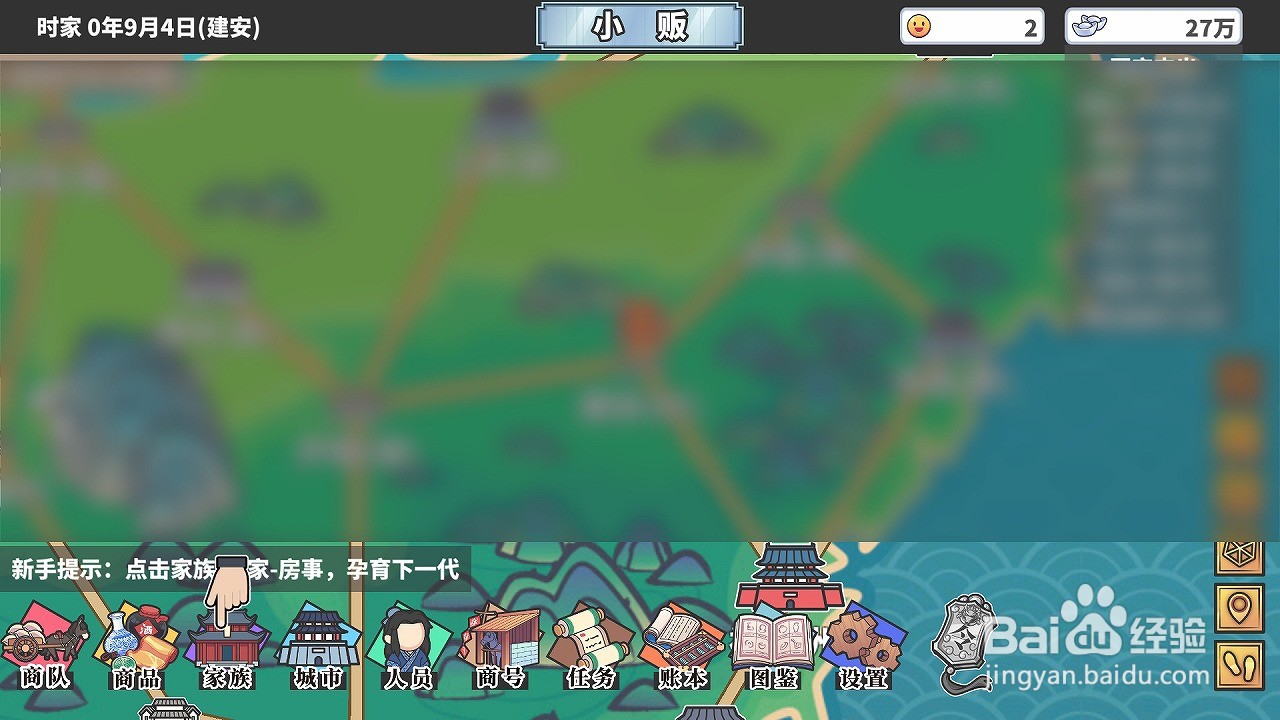Open the 设置 settings gear

click(x=865, y=645)
